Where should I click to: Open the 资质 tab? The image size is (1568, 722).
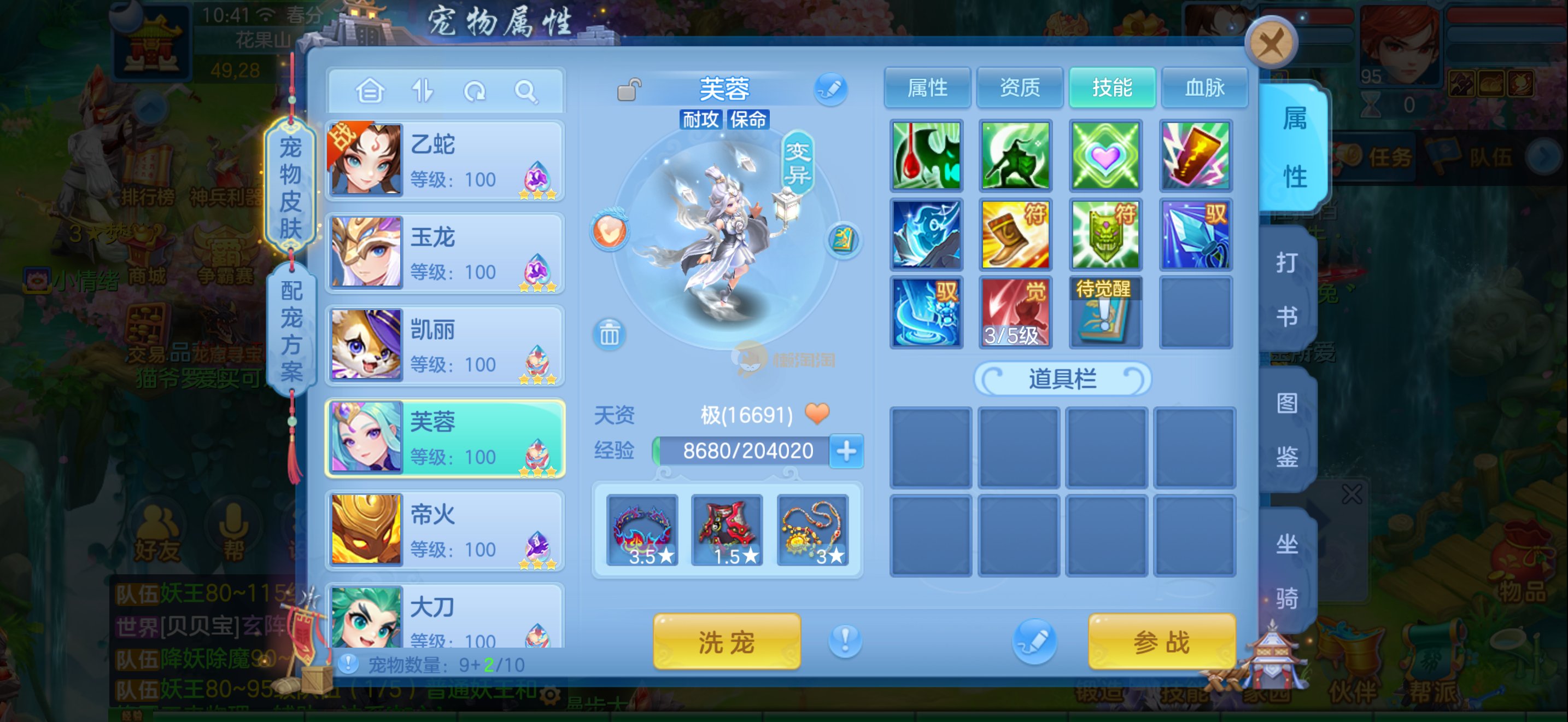[x=1020, y=88]
